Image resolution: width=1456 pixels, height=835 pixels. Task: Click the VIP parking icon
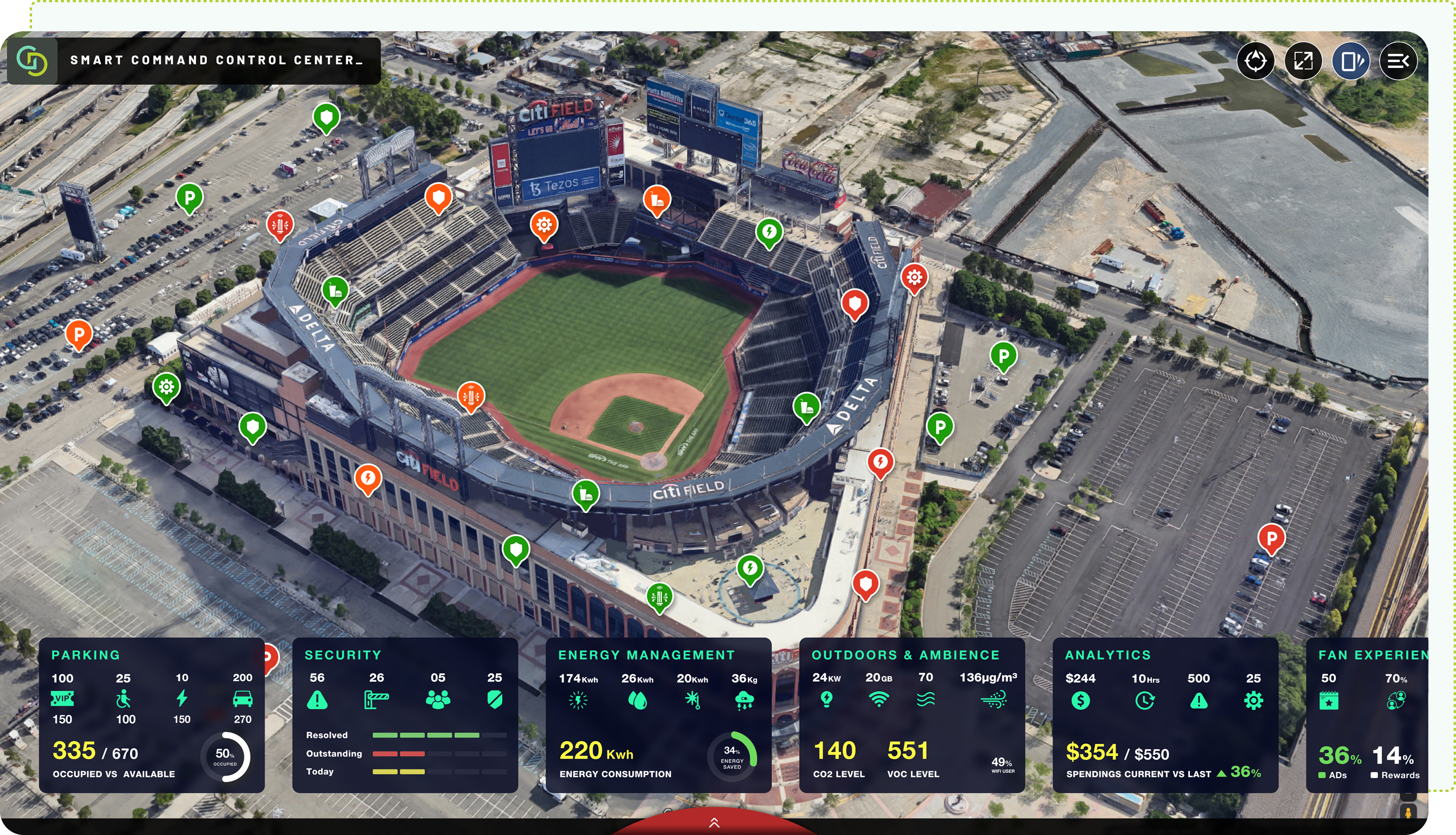62,698
